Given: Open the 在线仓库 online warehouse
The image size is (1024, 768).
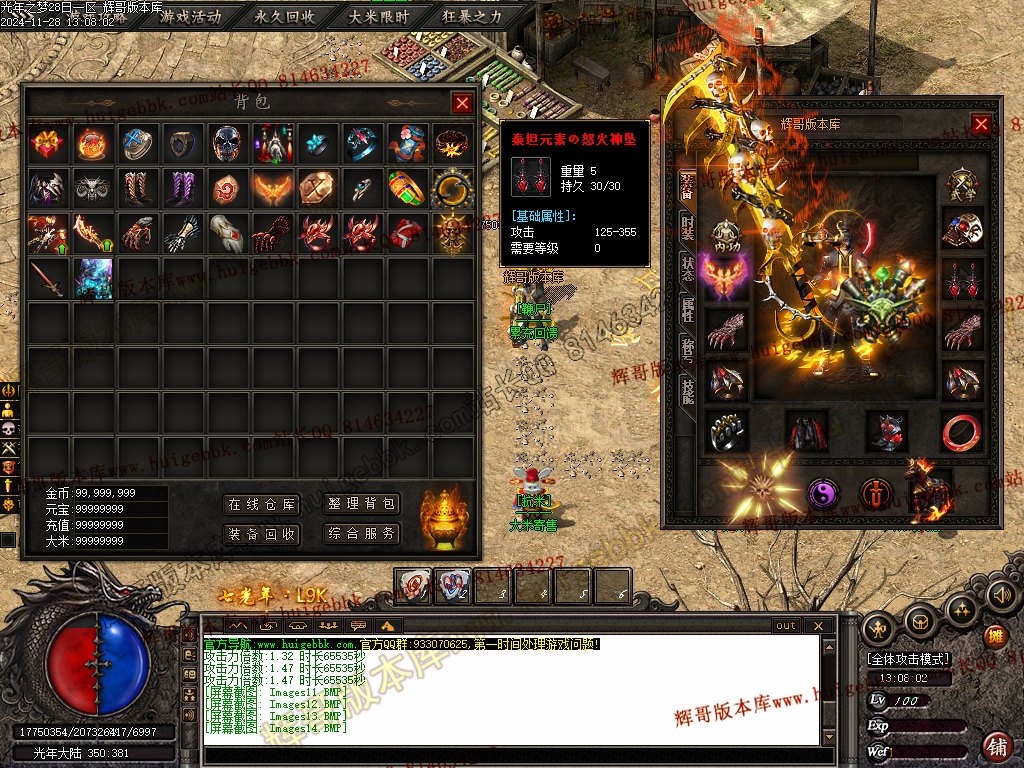Looking at the screenshot, I should click(262, 505).
